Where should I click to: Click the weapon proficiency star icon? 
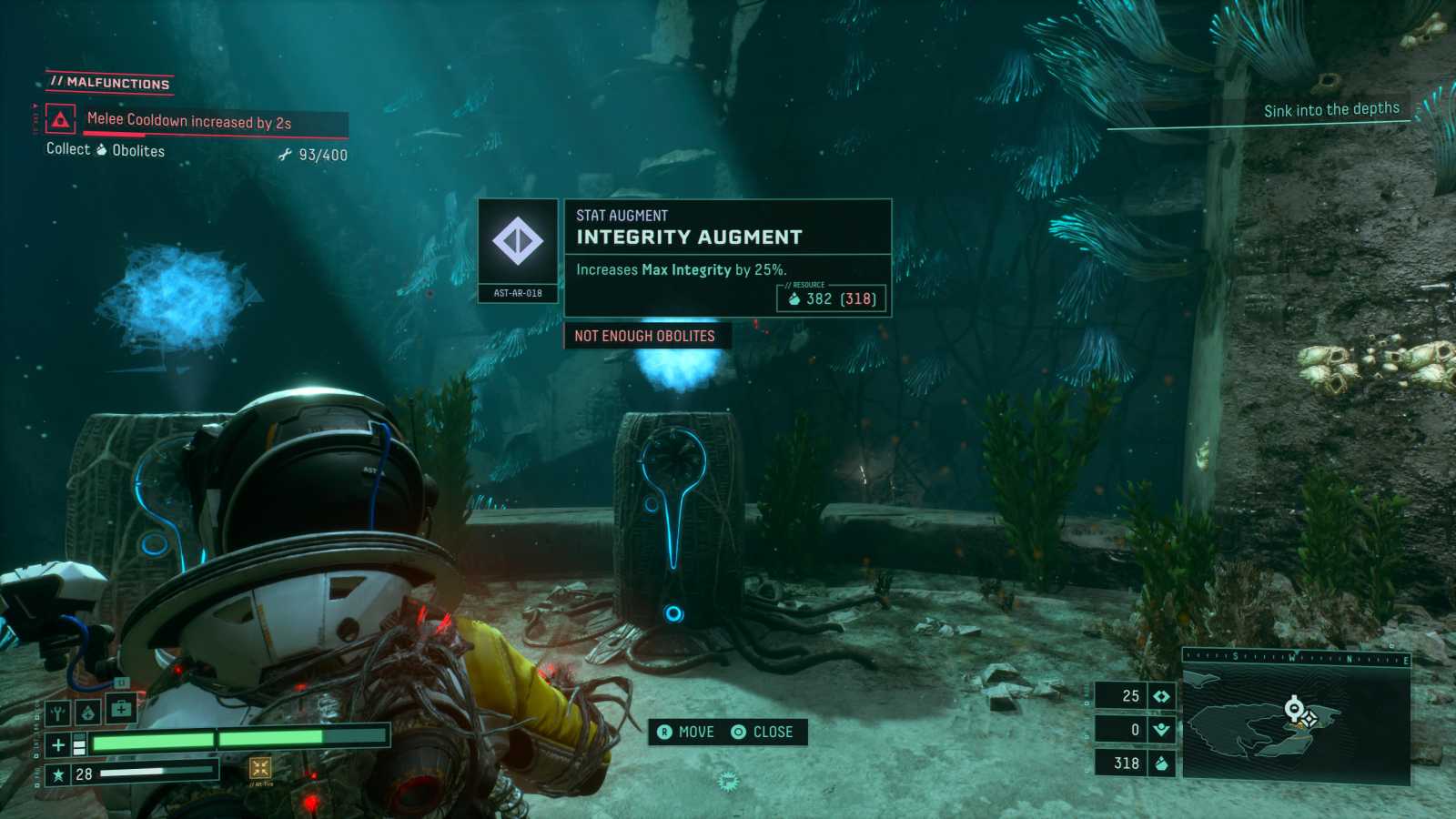click(x=58, y=774)
